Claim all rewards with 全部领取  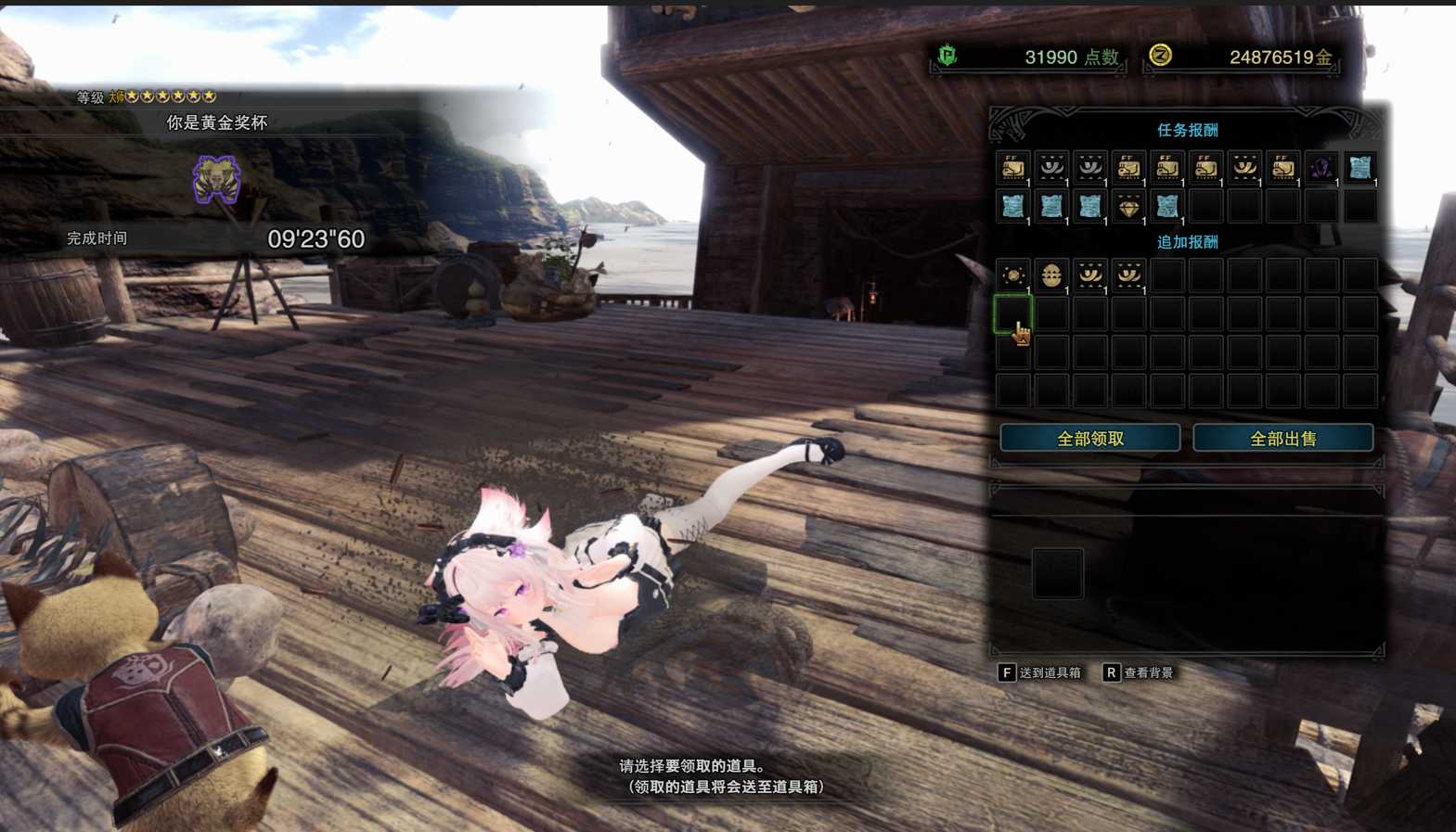[x=1089, y=439]
